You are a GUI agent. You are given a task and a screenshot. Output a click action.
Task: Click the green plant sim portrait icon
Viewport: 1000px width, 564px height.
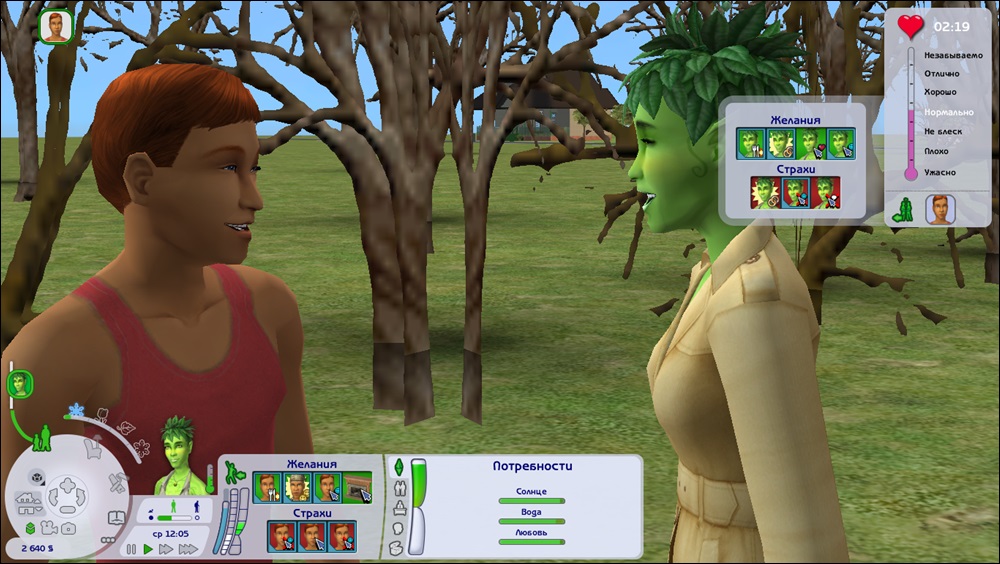[x=21, y=382]
